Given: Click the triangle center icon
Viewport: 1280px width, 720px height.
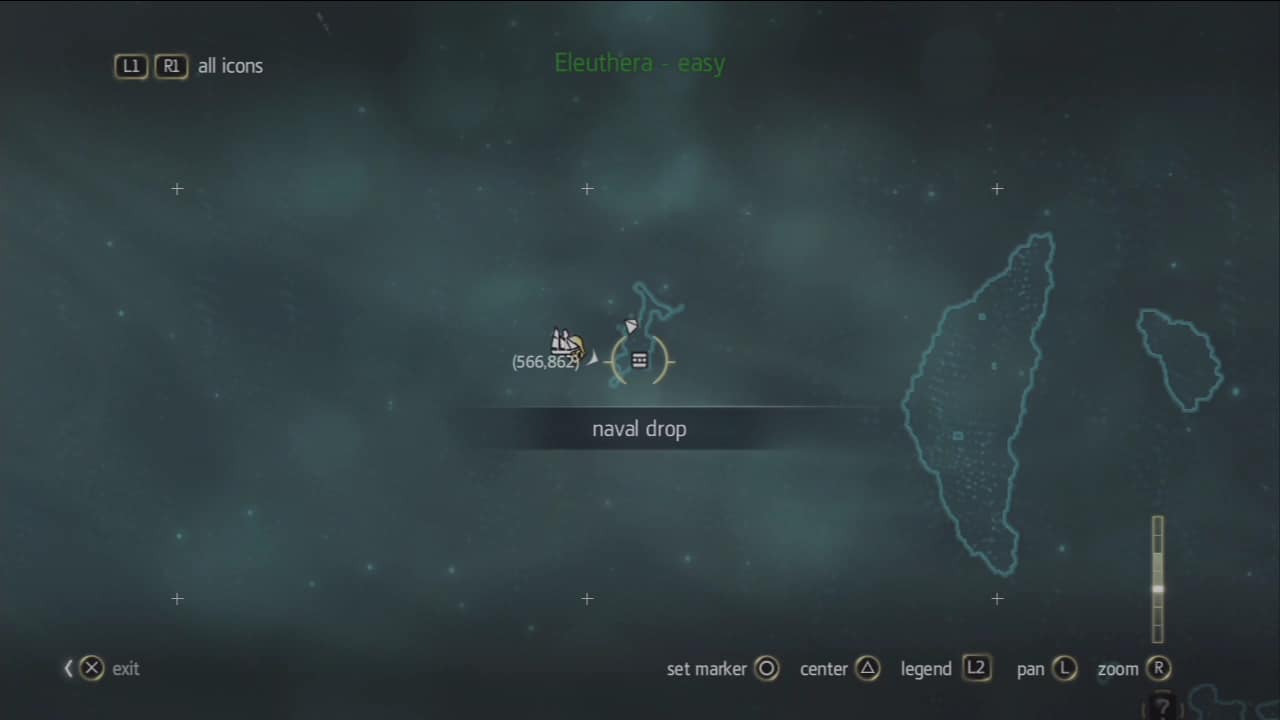Looking at the screenshot, I should (869, 669).
